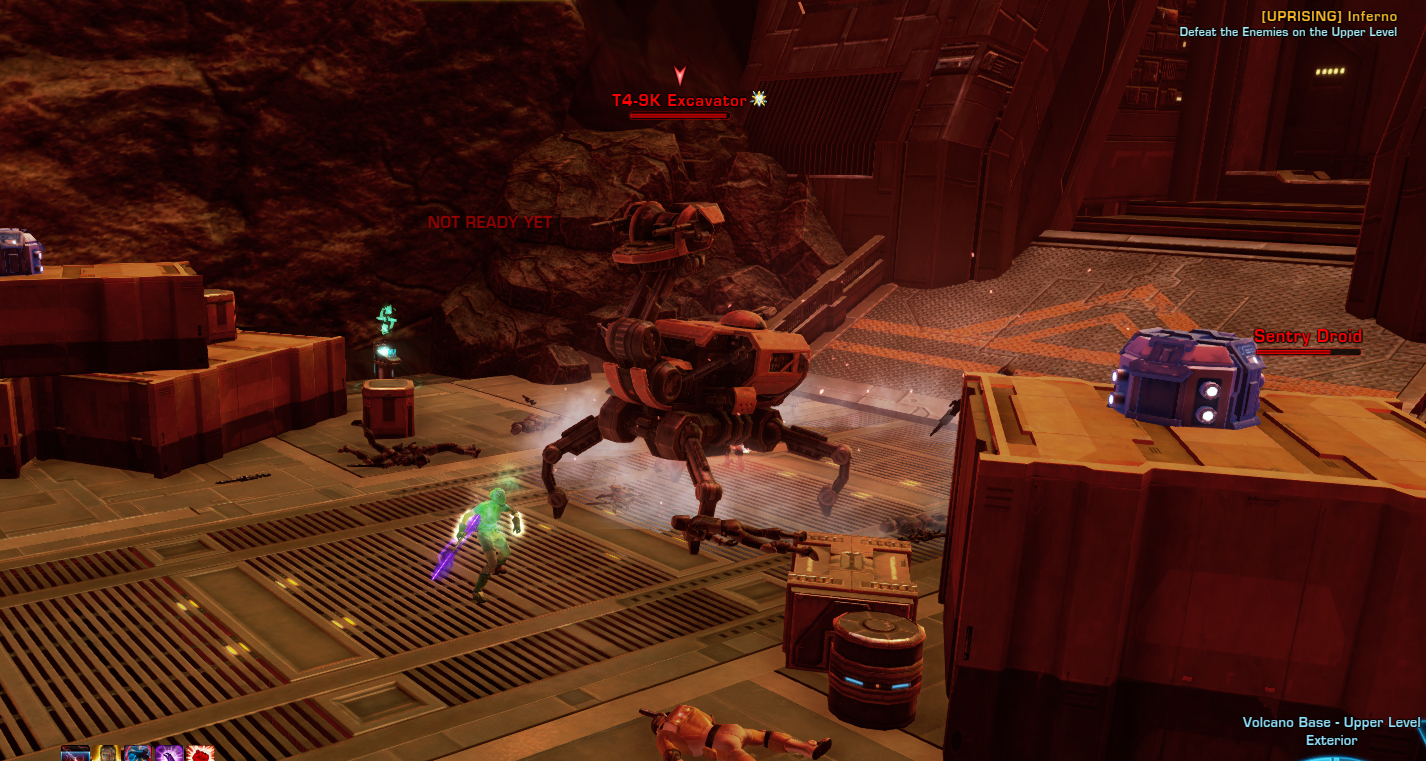This screenshot has height=761, width=1426.
Task: Target T4-9K Excavator via its nameplate
Action: [x=678, y=100]
